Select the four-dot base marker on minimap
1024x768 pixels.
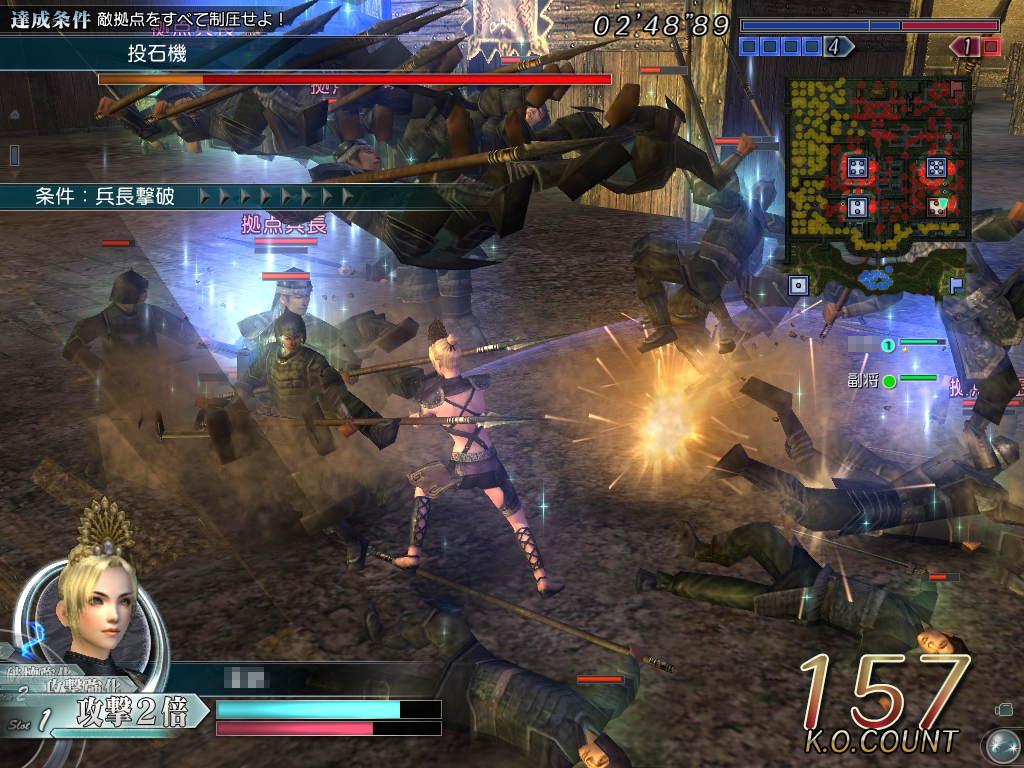point(857,167)
